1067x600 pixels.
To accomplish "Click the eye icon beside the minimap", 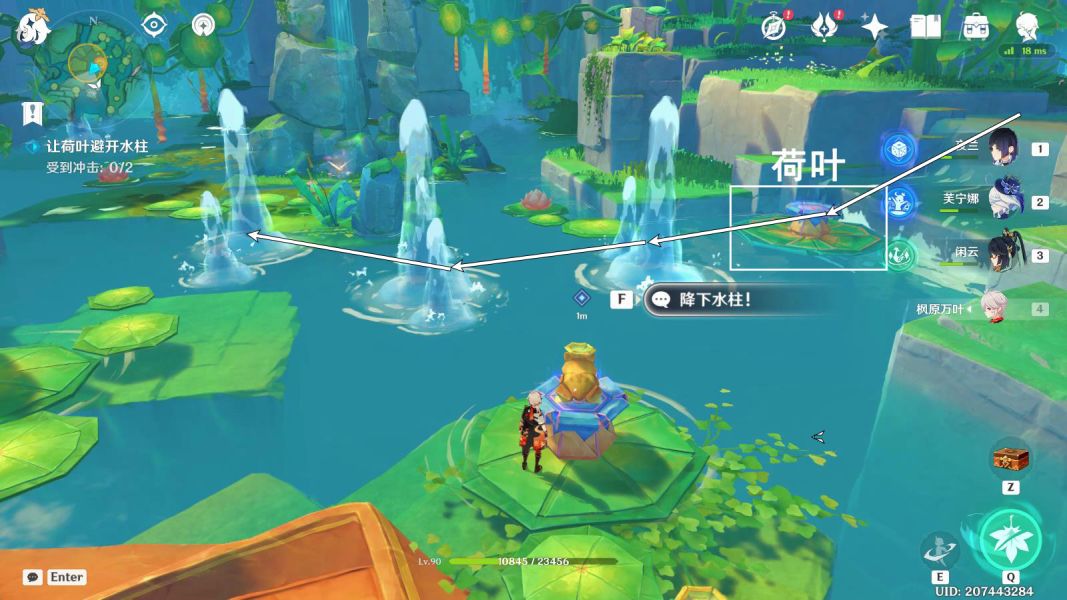I will pyautogui.click(x=154, y=25).
